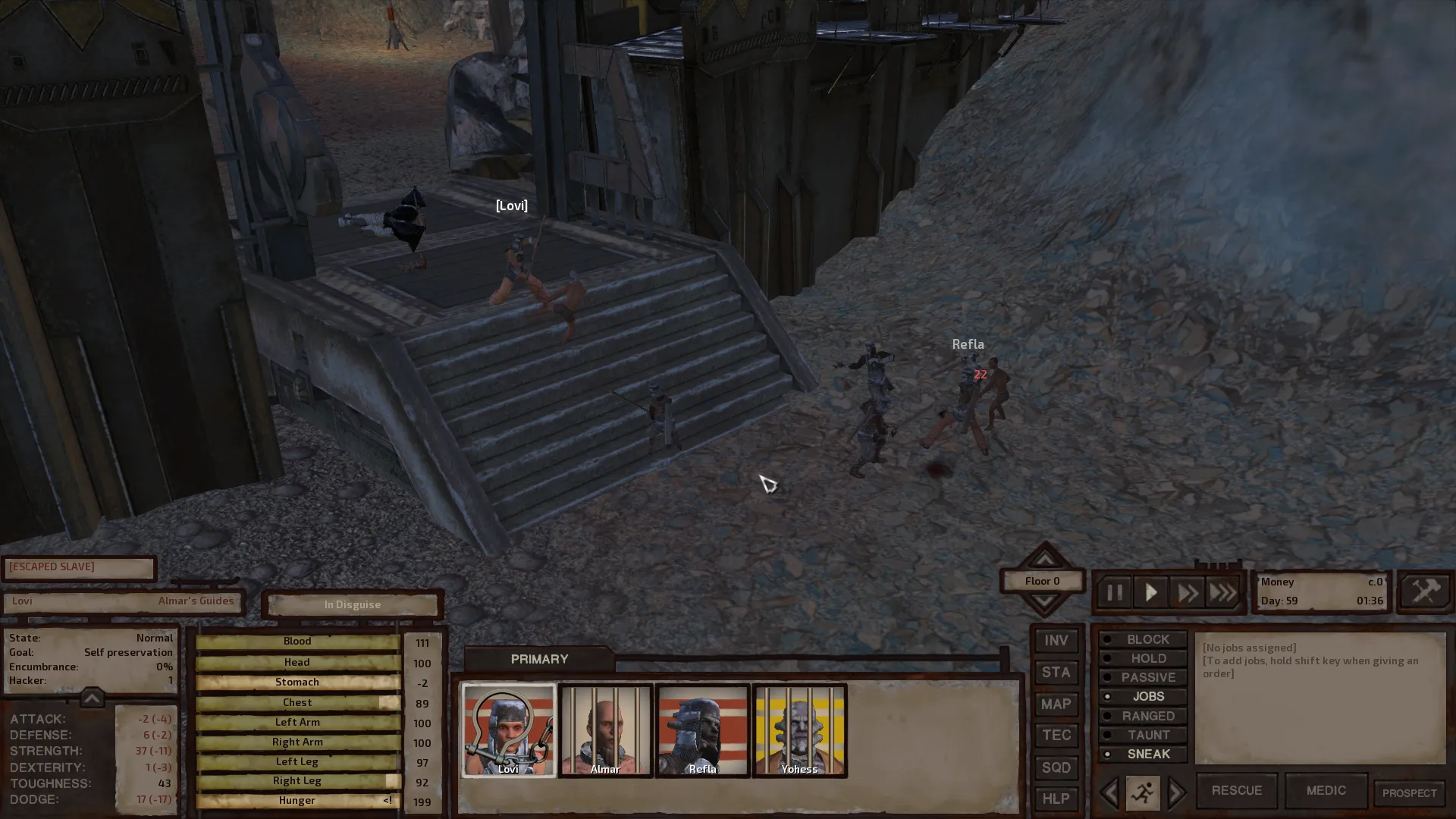Screen dimensions: 1456x819
Task: Show the world MAP
Action: pyautogui.click(x=1056, y=704)
